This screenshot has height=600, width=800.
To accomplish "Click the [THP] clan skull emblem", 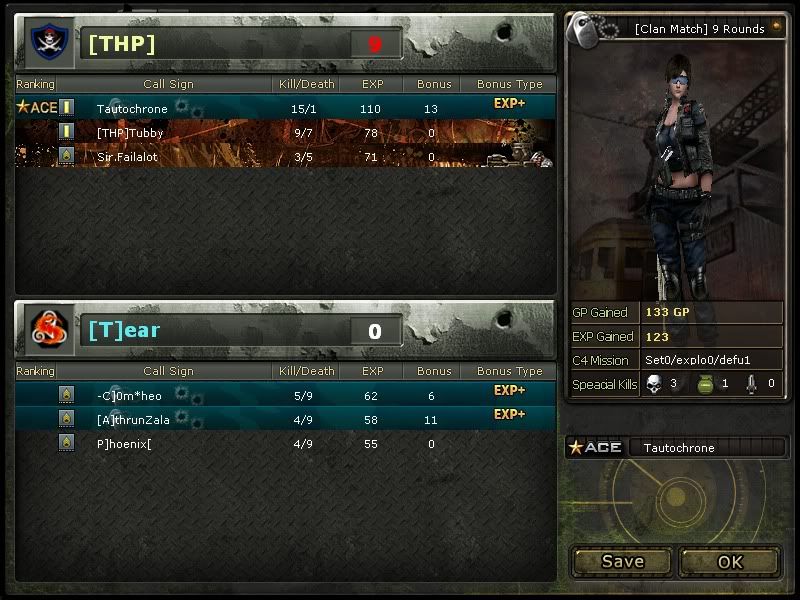I will 48,43.
